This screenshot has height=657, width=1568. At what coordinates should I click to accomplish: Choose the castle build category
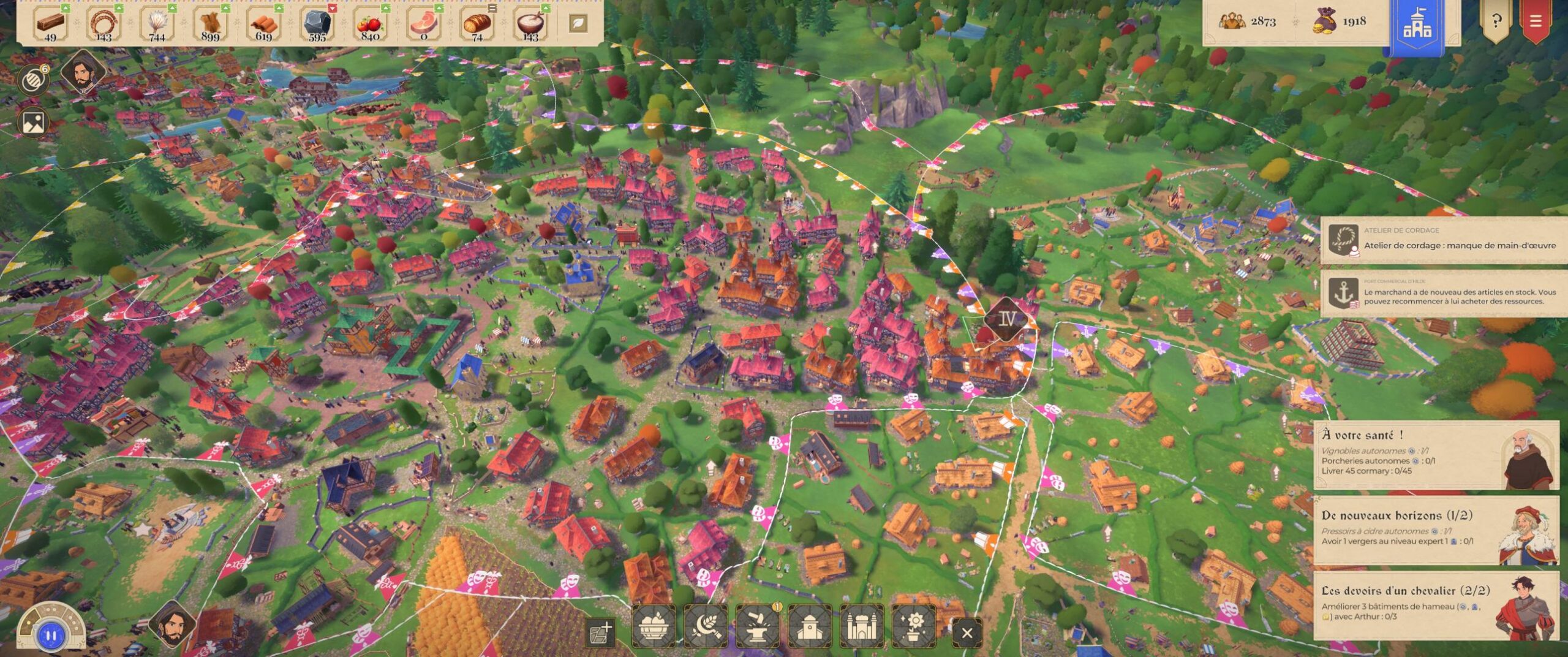click(861, 626)
